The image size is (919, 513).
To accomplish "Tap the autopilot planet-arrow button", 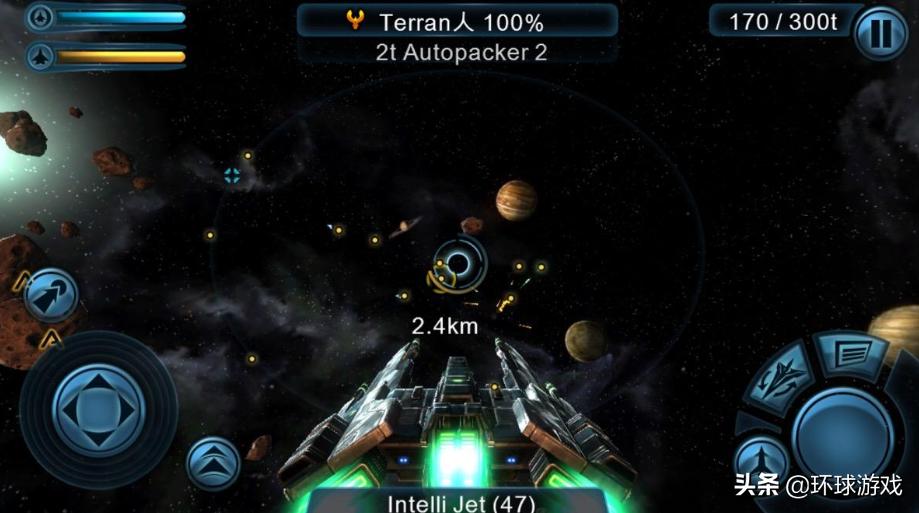I will click(51, 294).
